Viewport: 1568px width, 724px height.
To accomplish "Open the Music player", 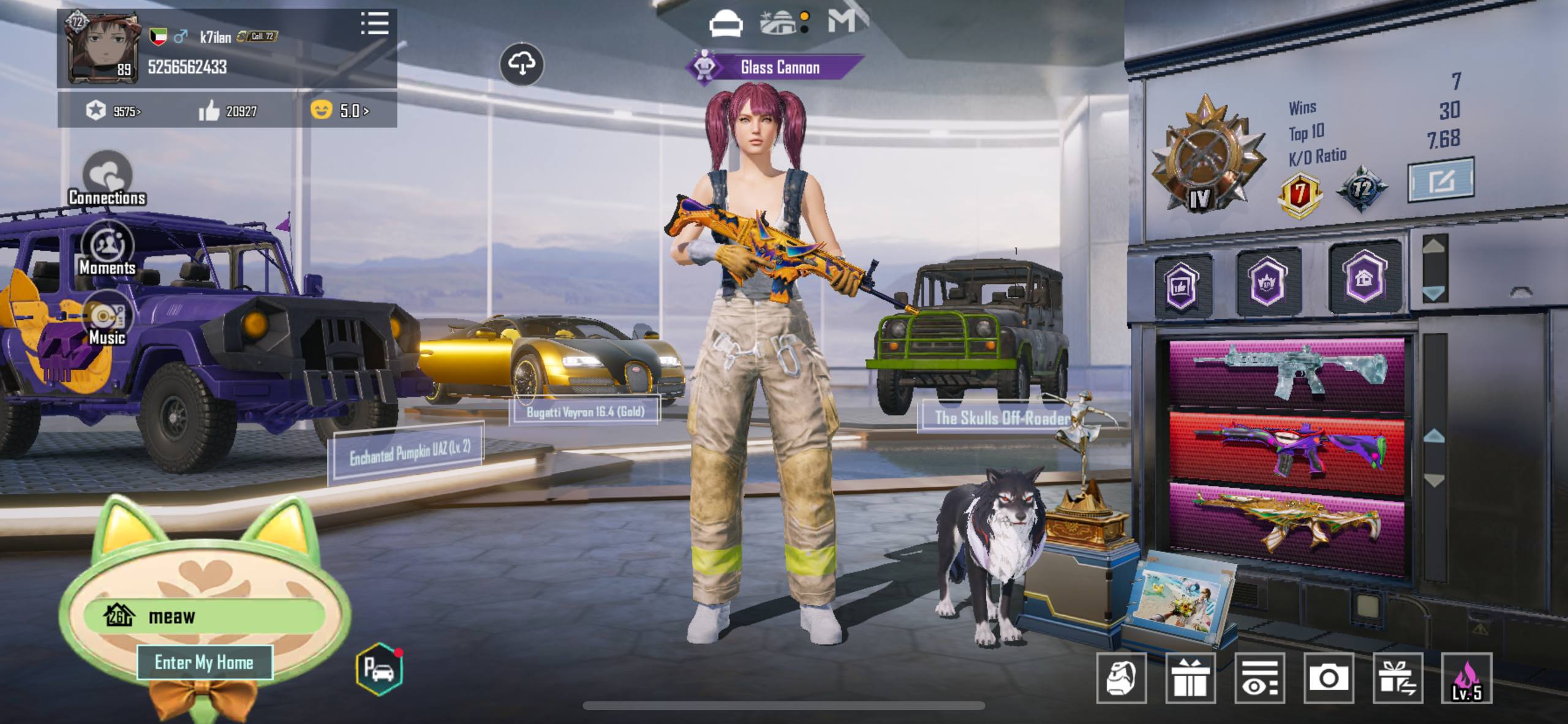I will [x=107, y=319].
